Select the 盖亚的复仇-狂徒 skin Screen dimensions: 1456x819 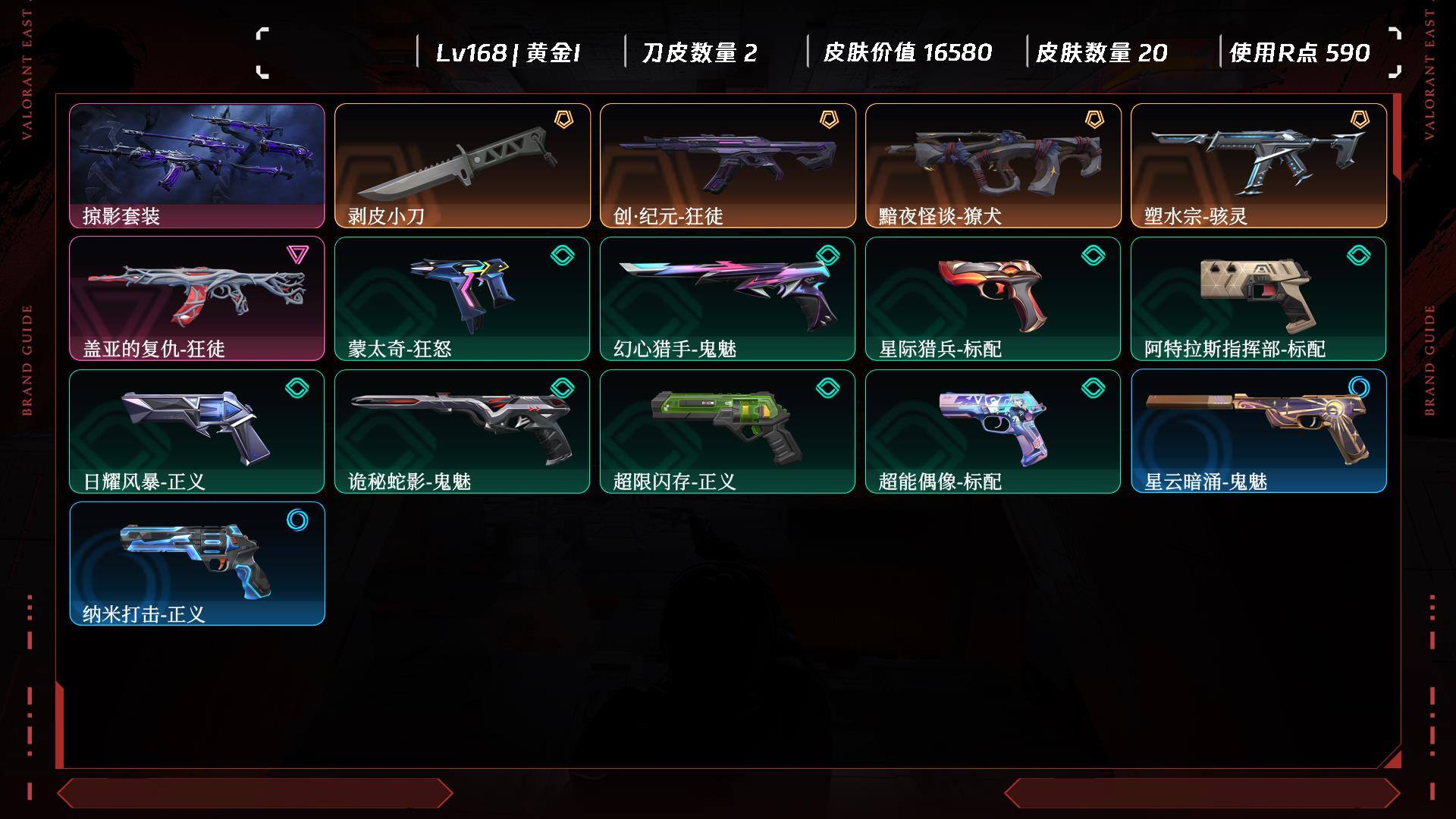click(x=197, y=298)
